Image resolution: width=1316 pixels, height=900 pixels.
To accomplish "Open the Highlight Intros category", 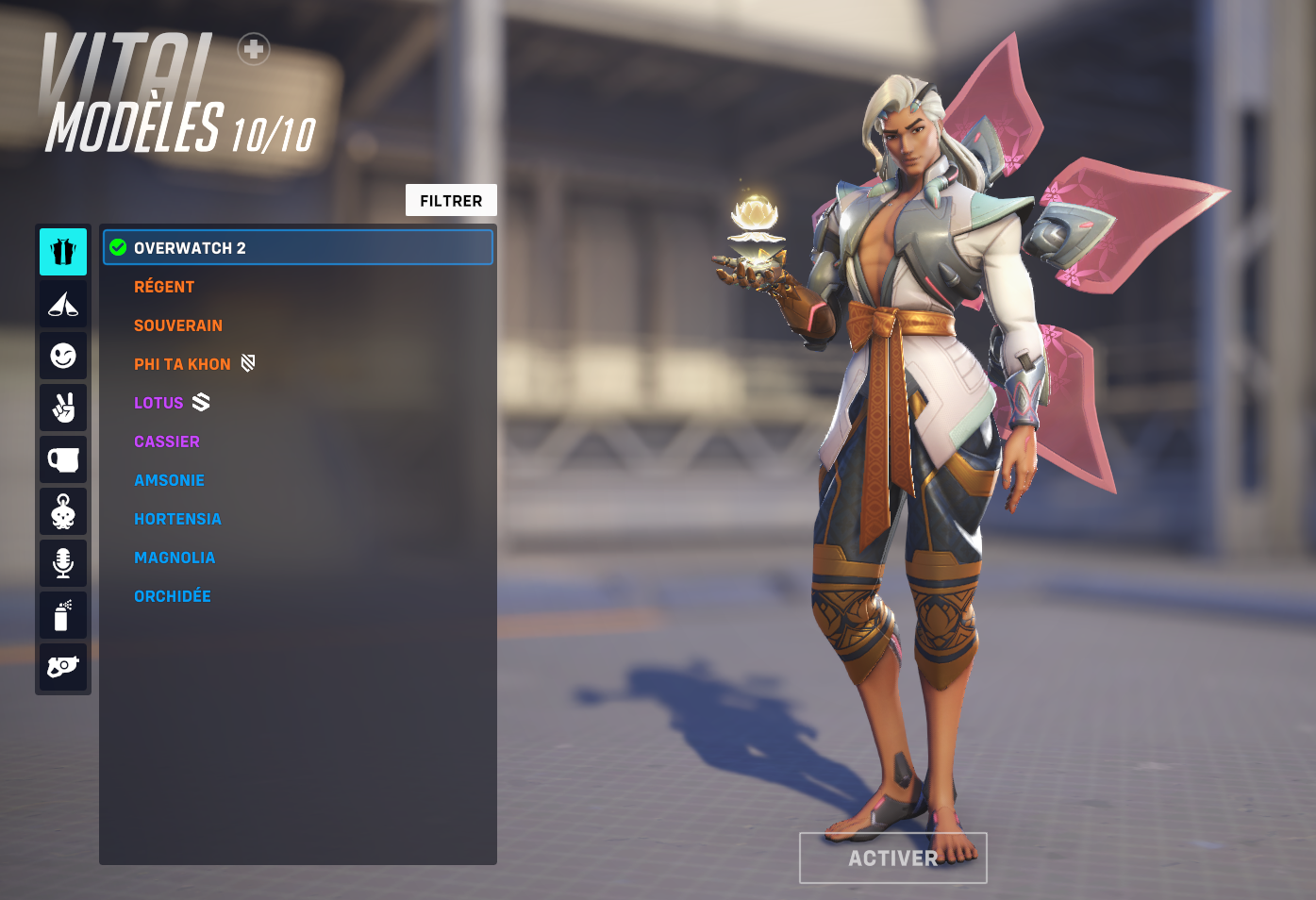I will click(x=62, y=303).
